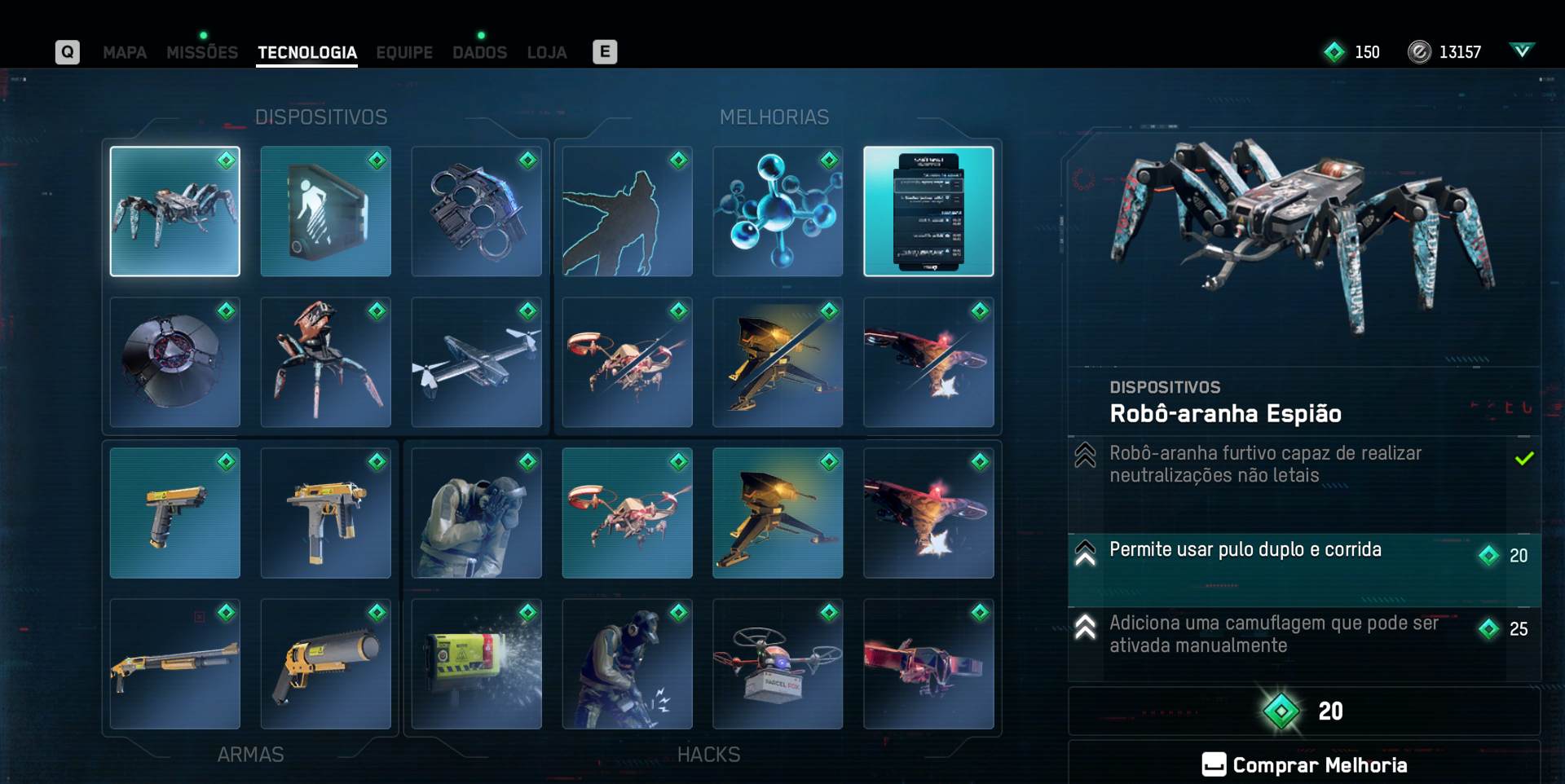1565x784 pixels.
Task: Choose the round missile drone gadget tile
Action: pyautogui.click(x=175, y=363)
